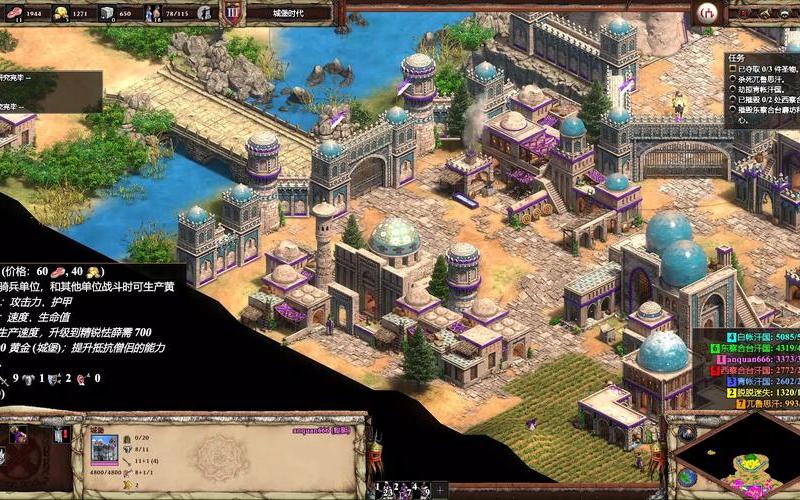Open the quest objectives panel titled 任务
Screen dimensions: 800x500
[737, 57]
